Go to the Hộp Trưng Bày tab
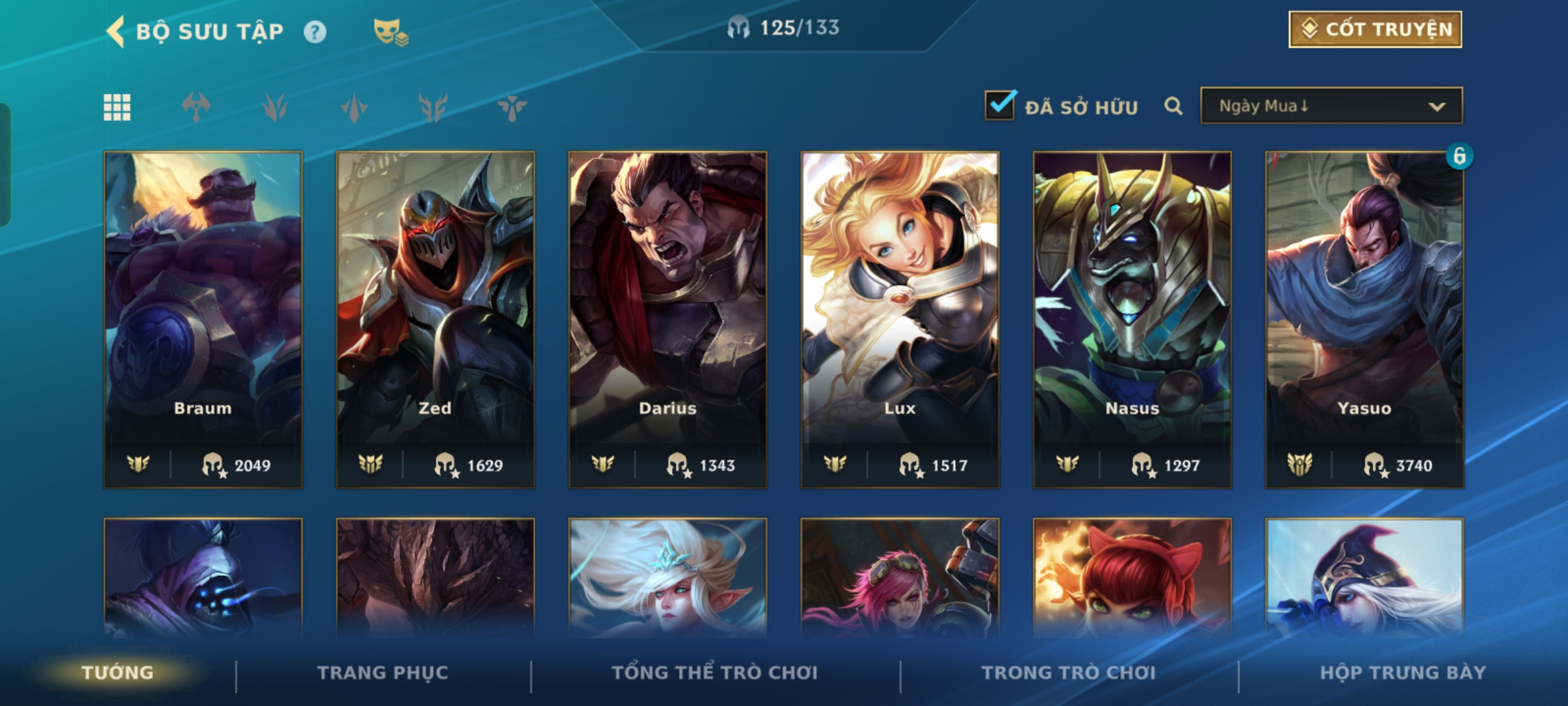The width and height of the screenshot is (1568, 706). 1403,673
